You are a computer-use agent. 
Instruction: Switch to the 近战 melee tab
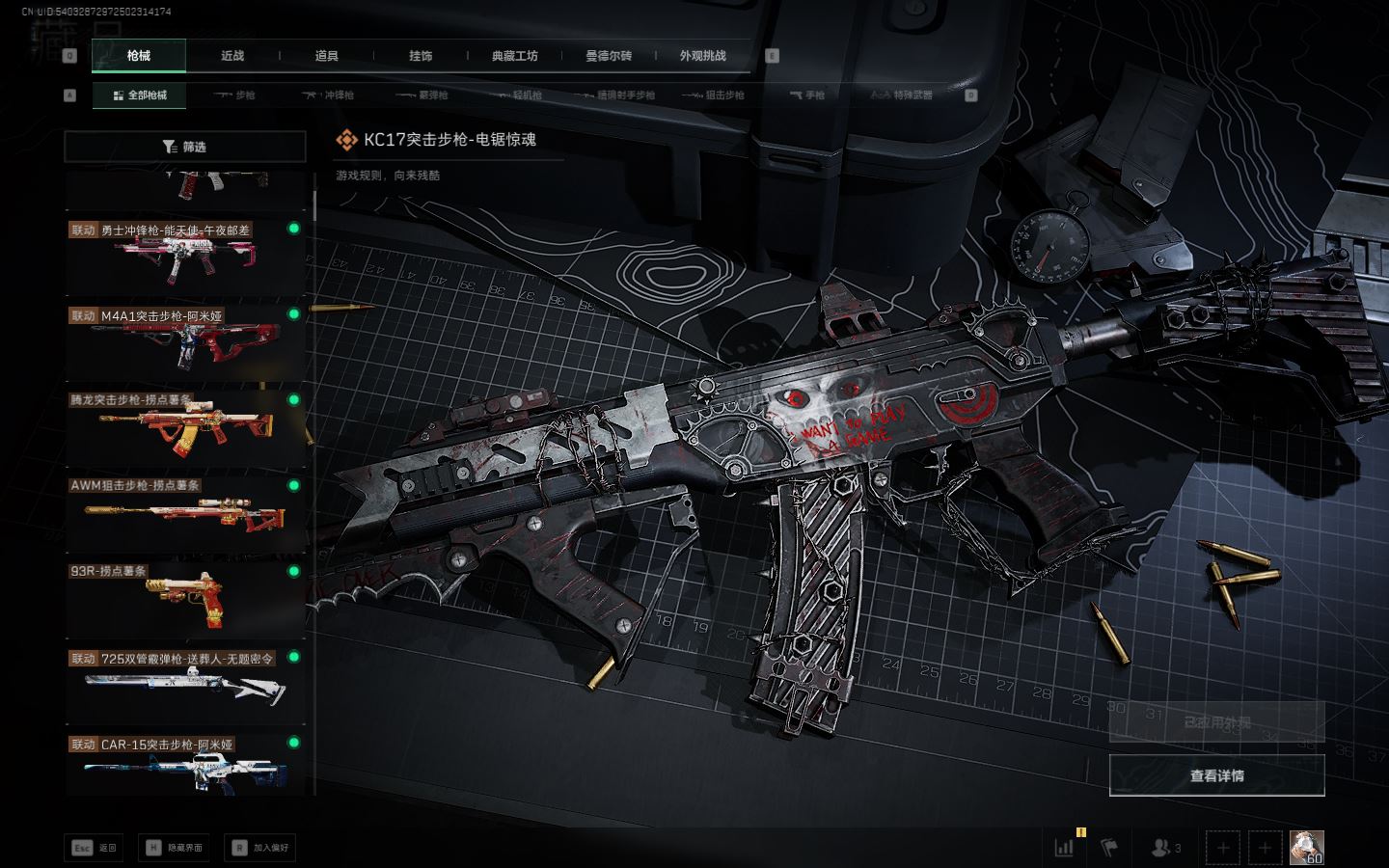232,56
